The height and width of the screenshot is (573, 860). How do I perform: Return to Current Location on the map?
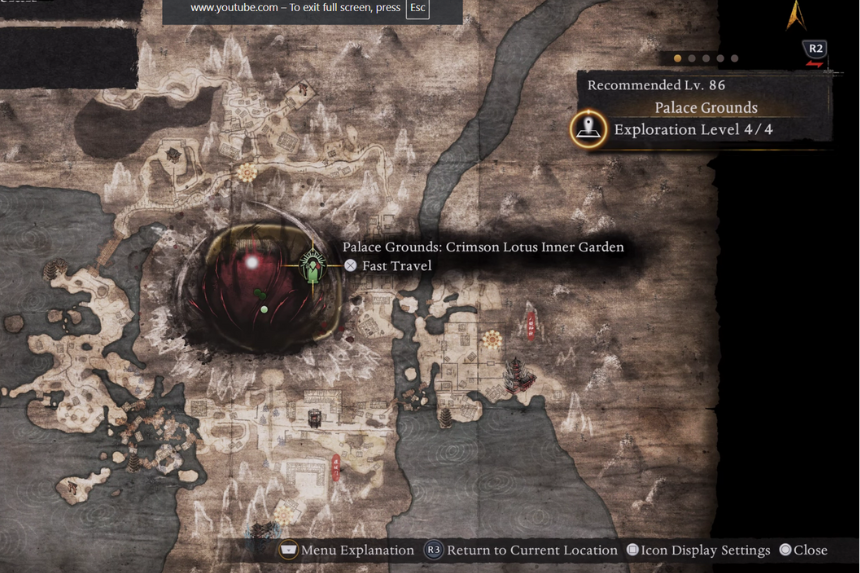coord(520,550)
